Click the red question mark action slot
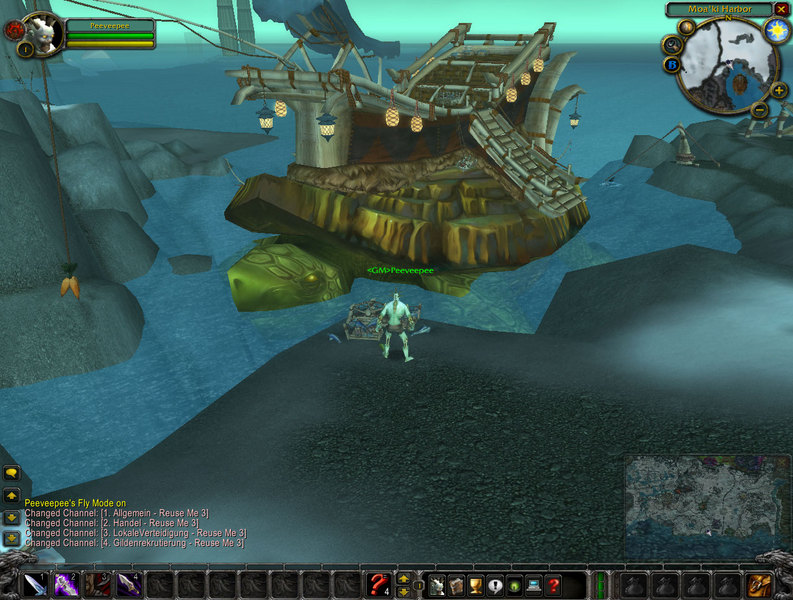The height and width of the screenshot is (600, 793). click(x=378, y=584)
